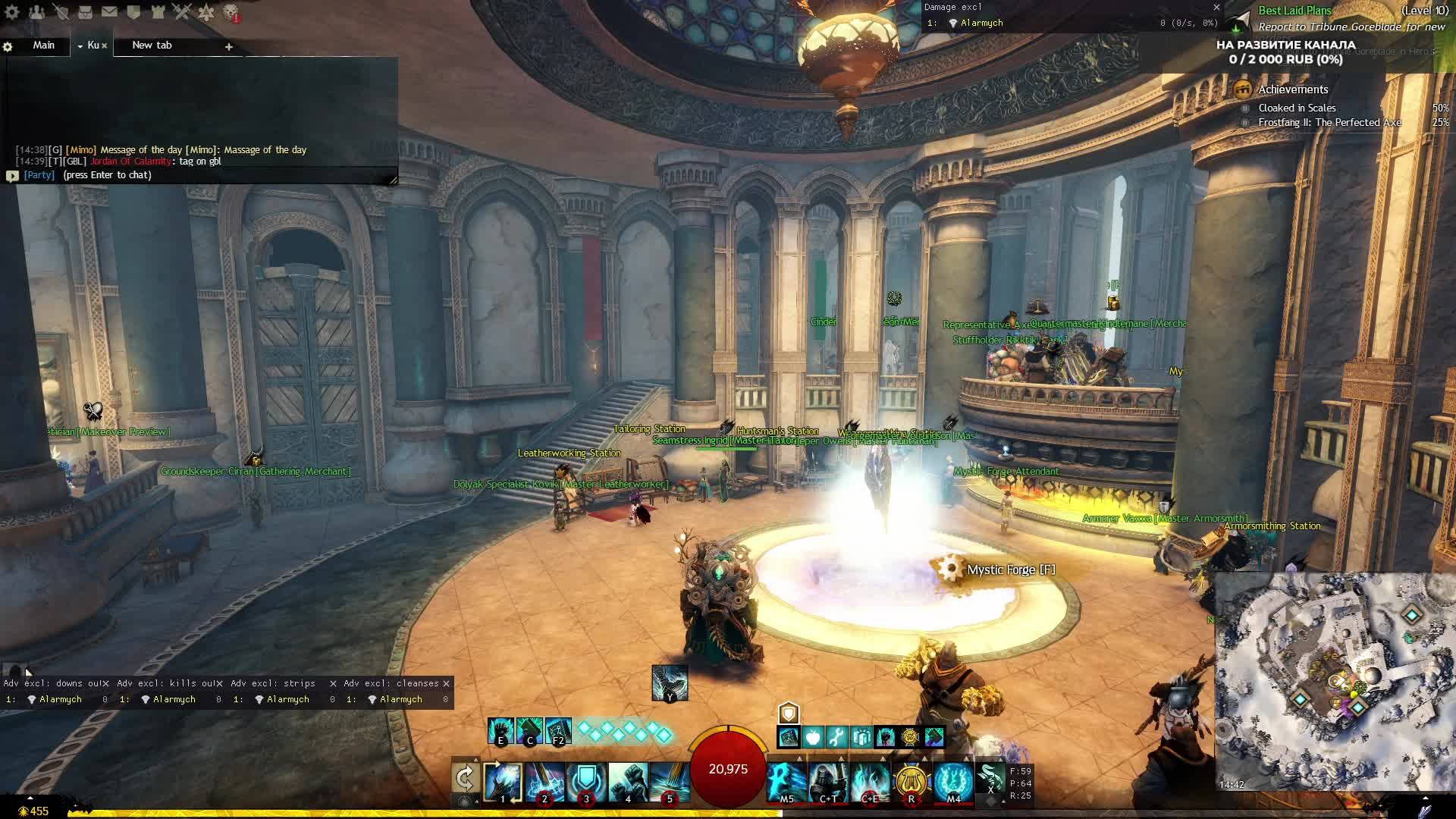Activate the hooded knight utility skill
The image size is (1456, 819).
click(x=828, y=782)
